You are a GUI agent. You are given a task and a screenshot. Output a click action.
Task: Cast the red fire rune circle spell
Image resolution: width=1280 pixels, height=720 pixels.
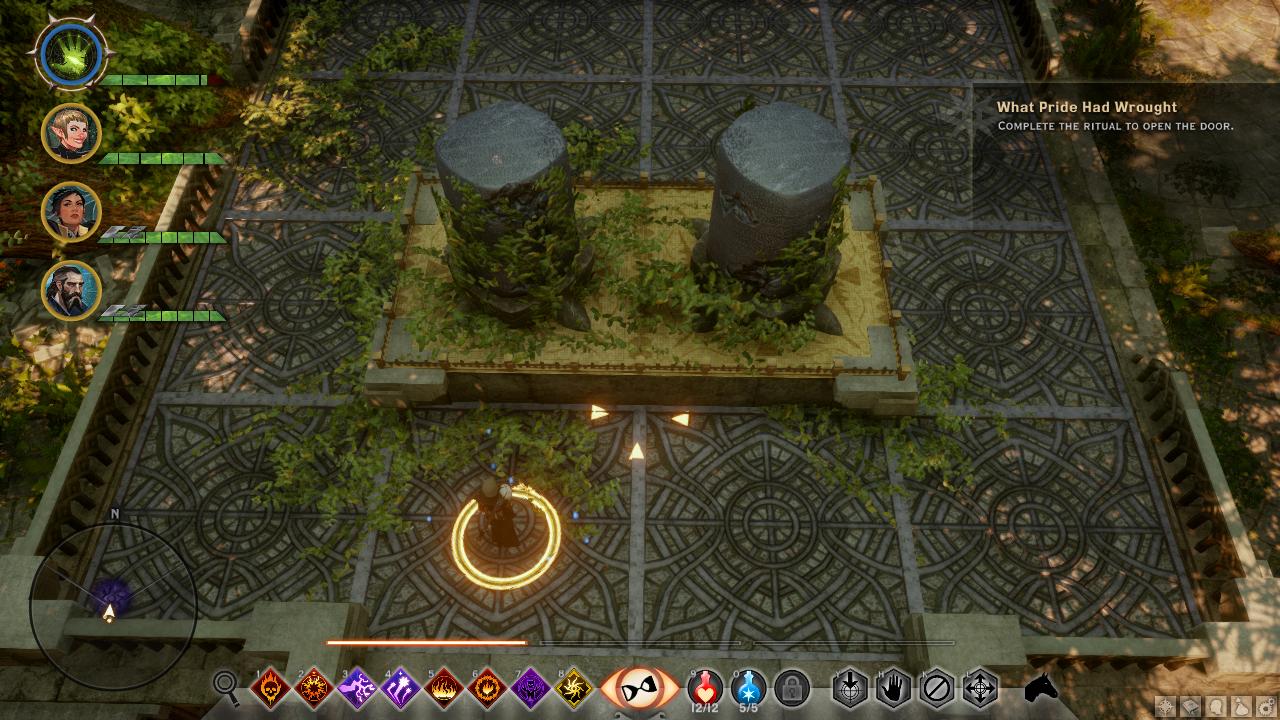click(314, 688)
